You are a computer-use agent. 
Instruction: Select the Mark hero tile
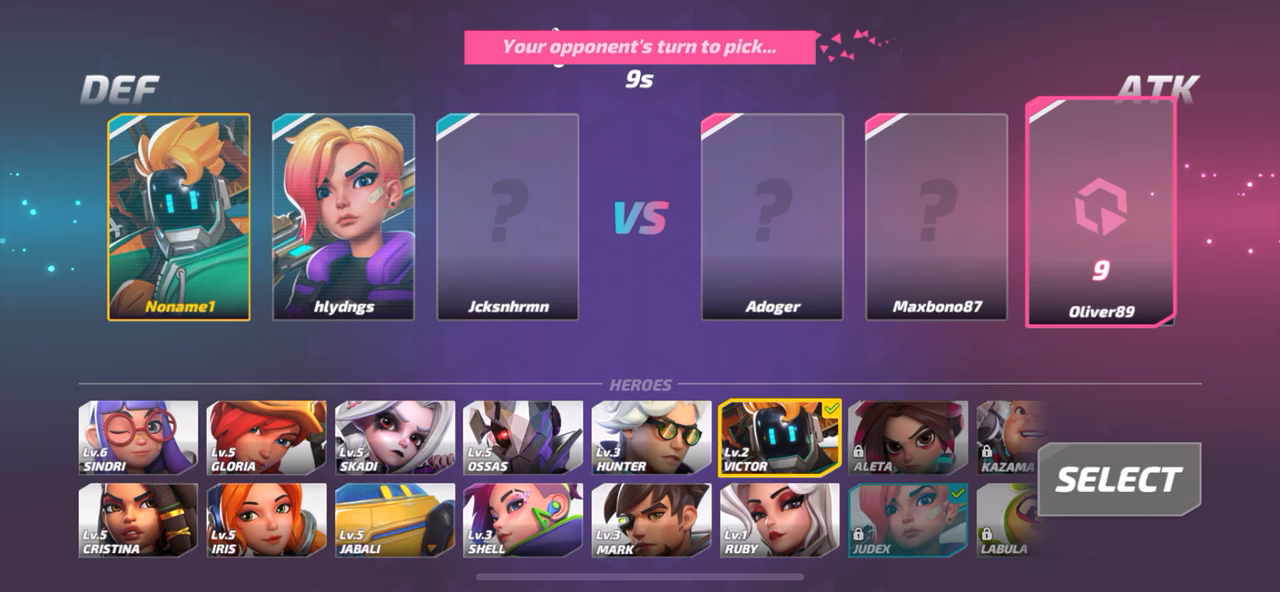[x=651, y=520]
